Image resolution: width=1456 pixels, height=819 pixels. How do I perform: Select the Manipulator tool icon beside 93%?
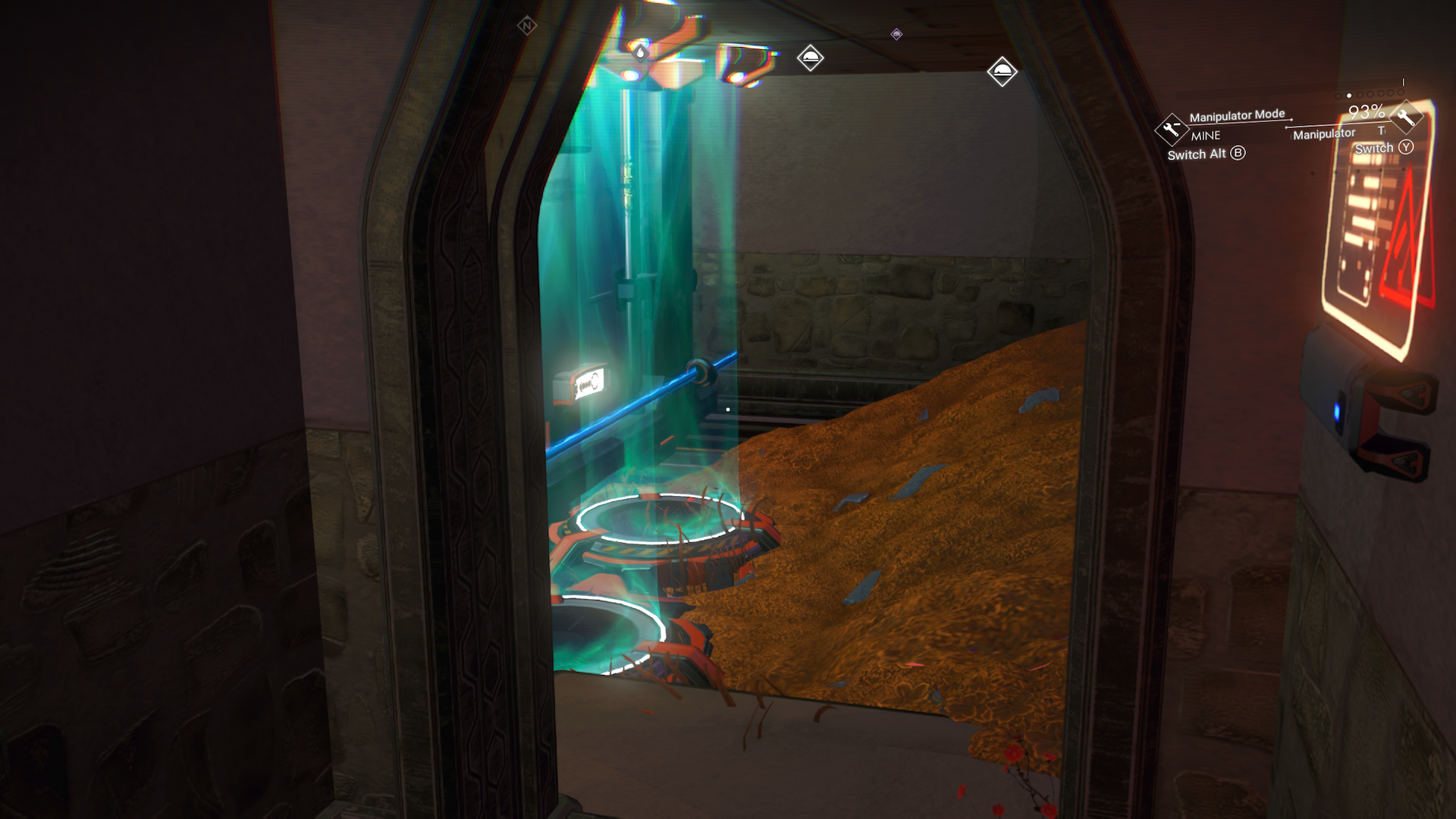pyautogui.click(x=1405, y=118)
